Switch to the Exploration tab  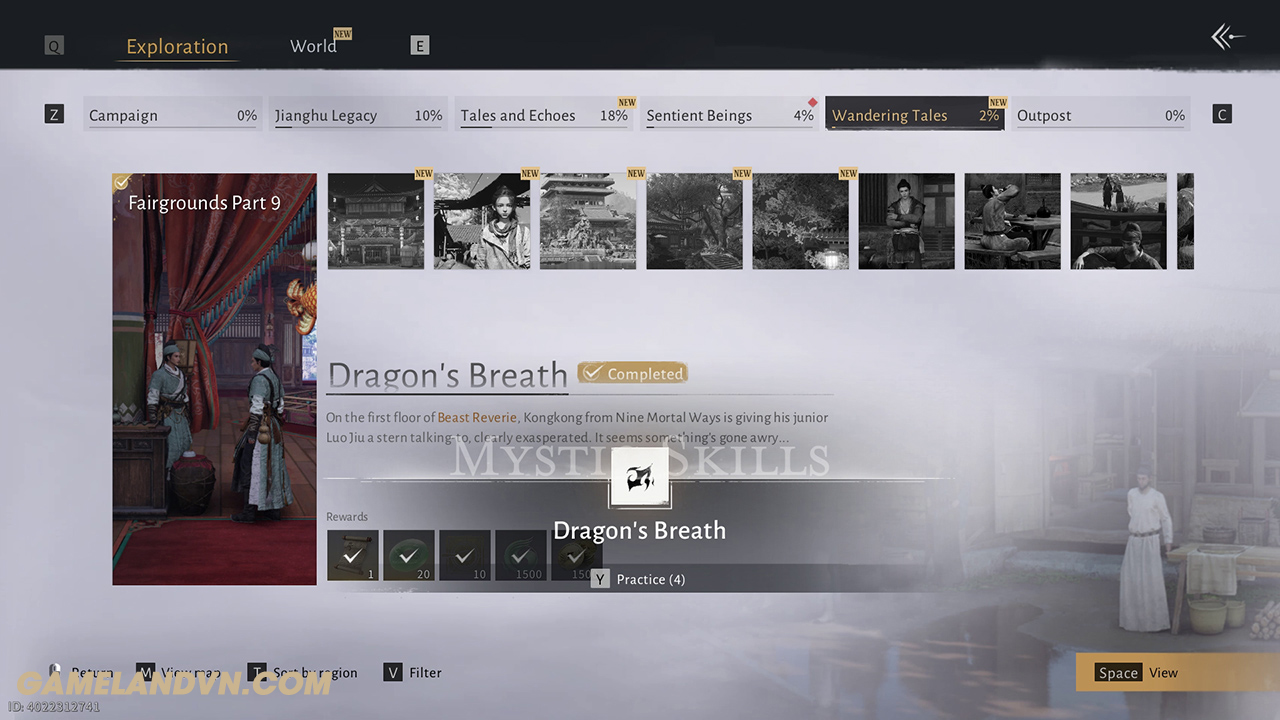[x=177, y=46]
